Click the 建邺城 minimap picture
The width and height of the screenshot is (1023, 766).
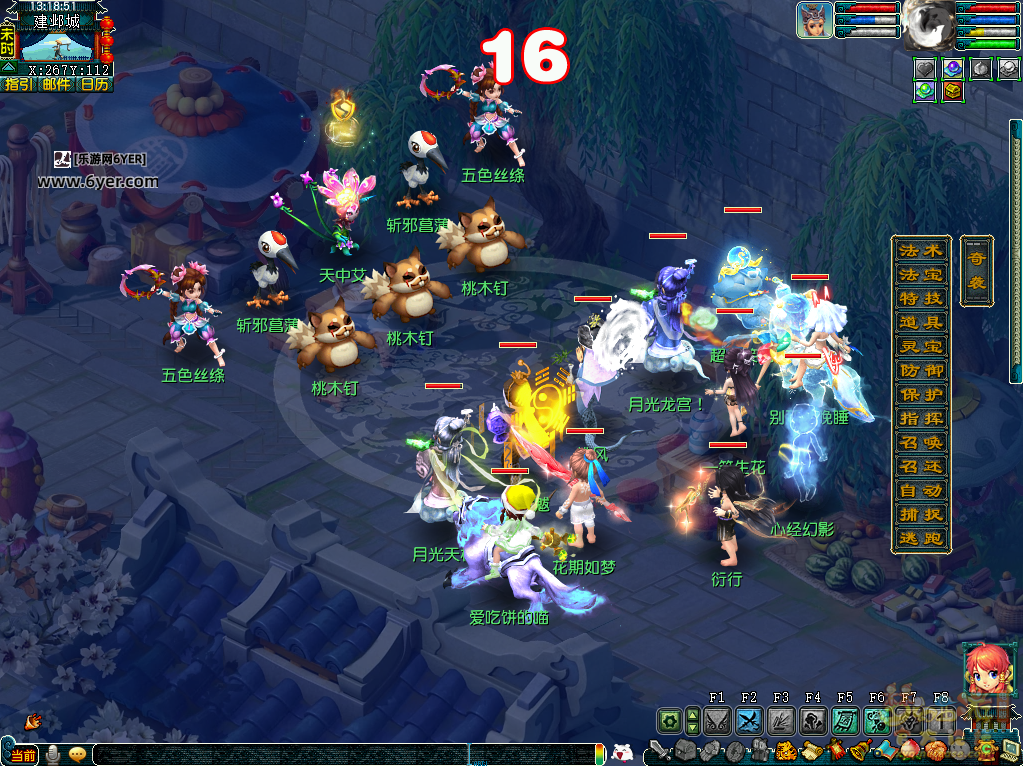tap(56, 45)
